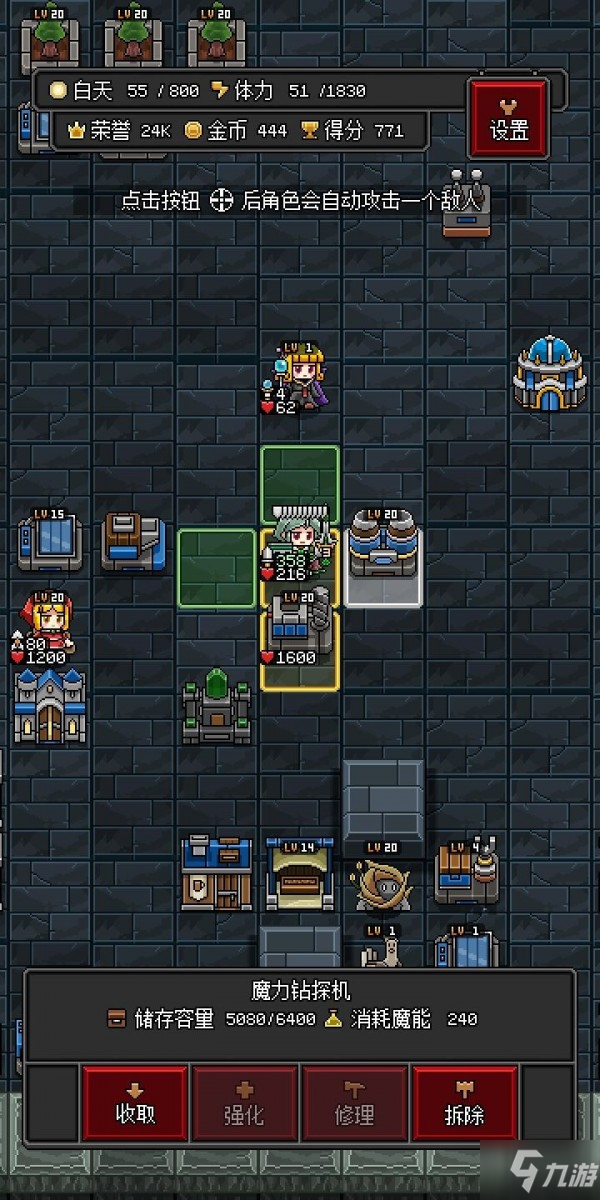Select the 修理 repair button
Viewport: 600px width, 1200px height.
(x=355, y=1102)
